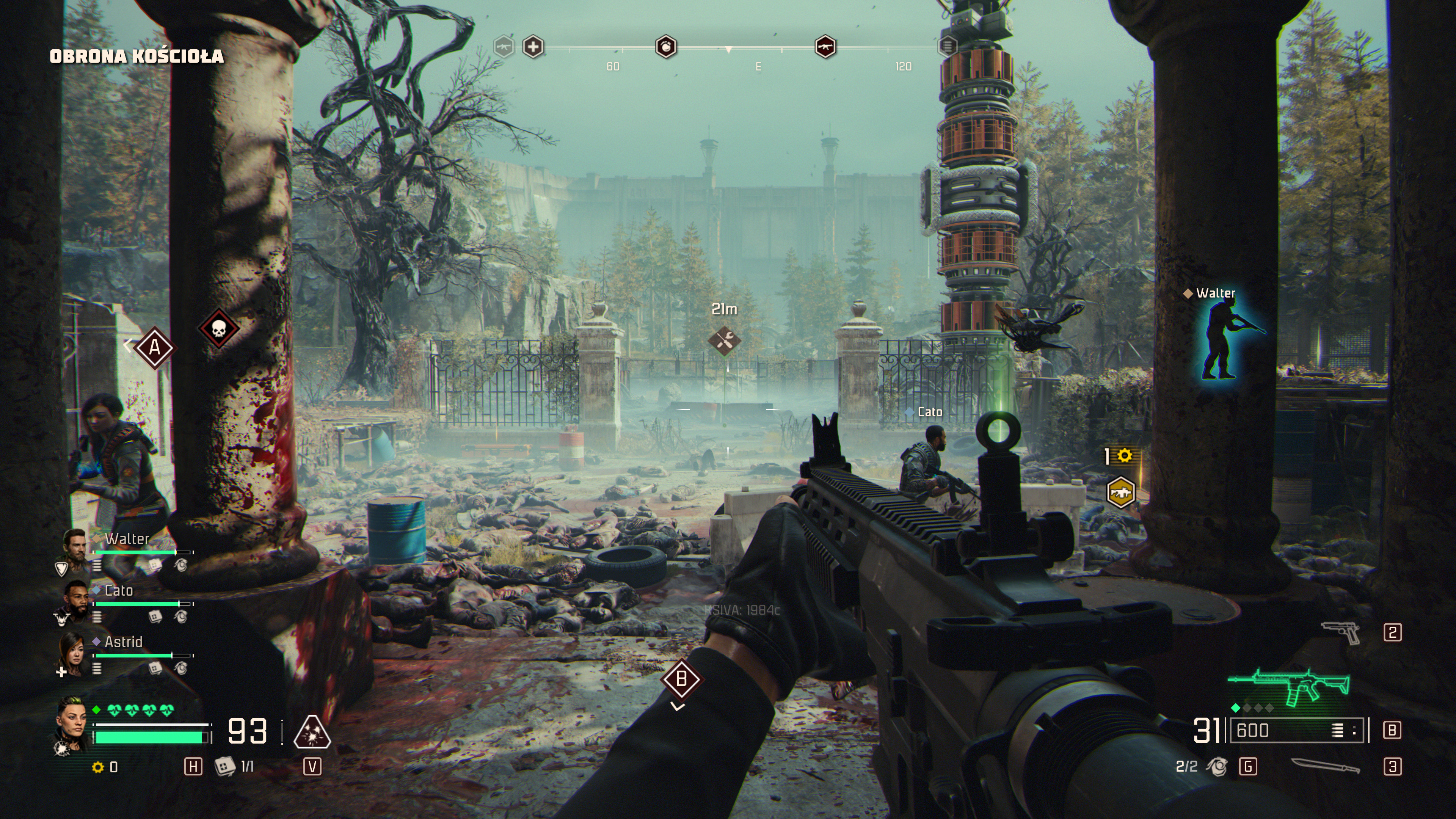Click the medical cross icon on the compass
The width and height of the screenshot is (1456, 819).
point(533,47)
